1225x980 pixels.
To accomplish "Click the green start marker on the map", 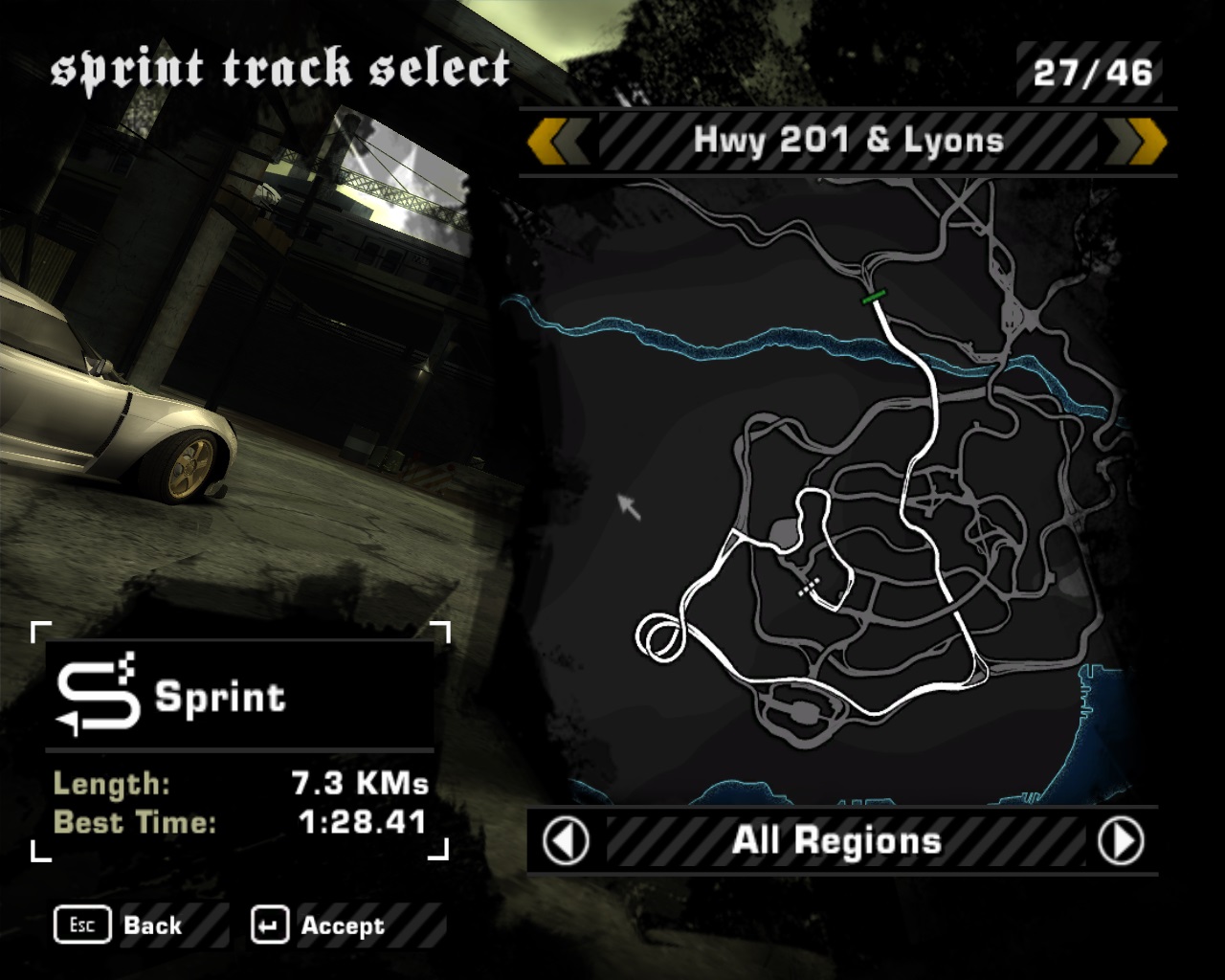I will [x=873, y=297].
